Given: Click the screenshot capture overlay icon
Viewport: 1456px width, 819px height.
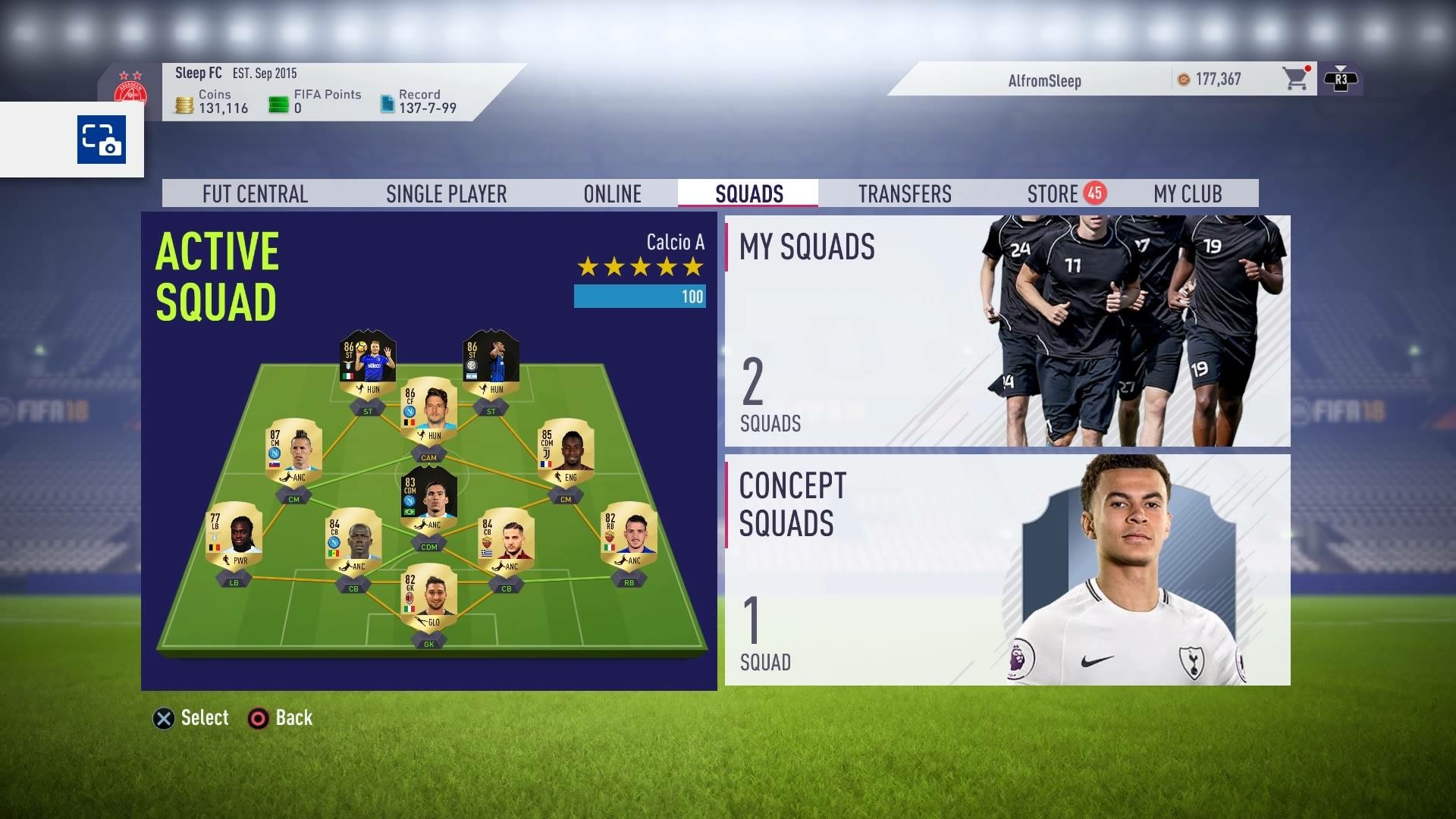Looking at the screenshot, I should tap(102, 140).
